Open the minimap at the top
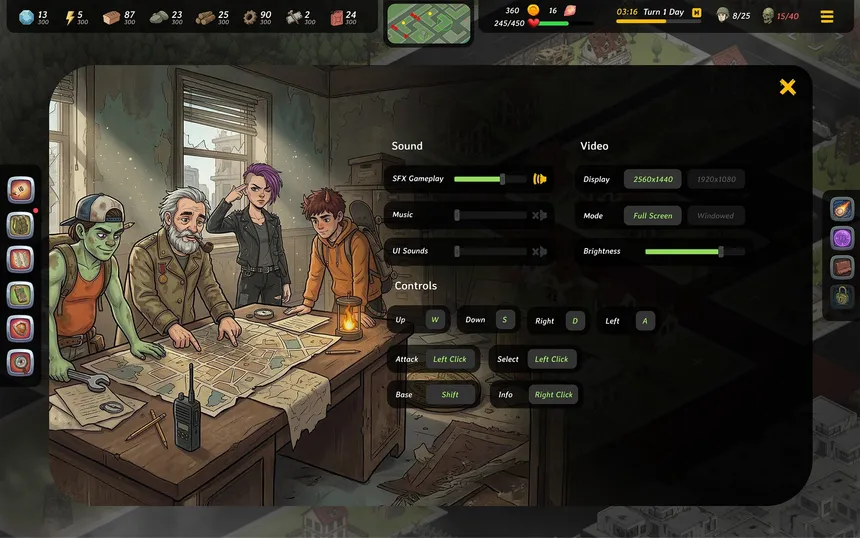This screenshot has height=538, width=860. coord(429,22)
